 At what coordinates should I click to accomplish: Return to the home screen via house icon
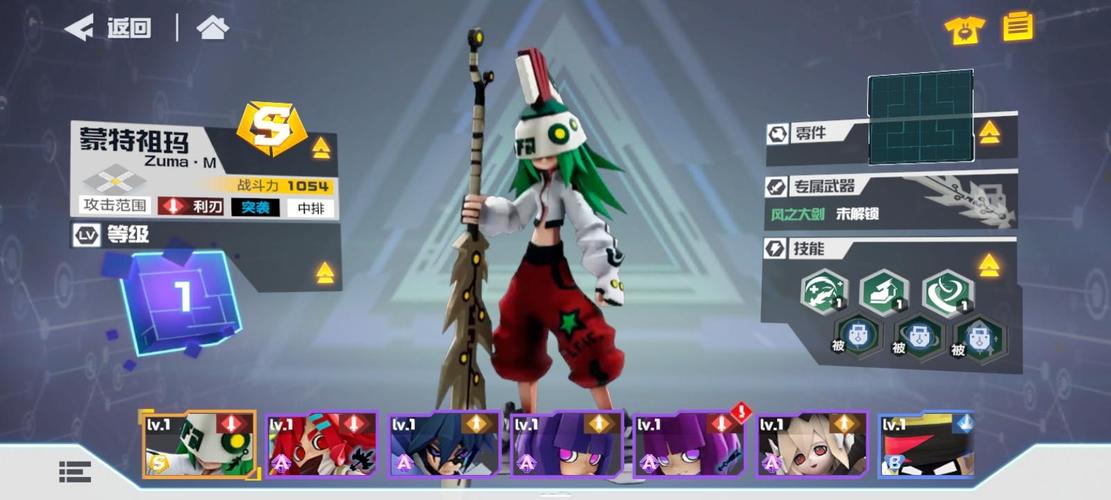click(x=213, y=28)
